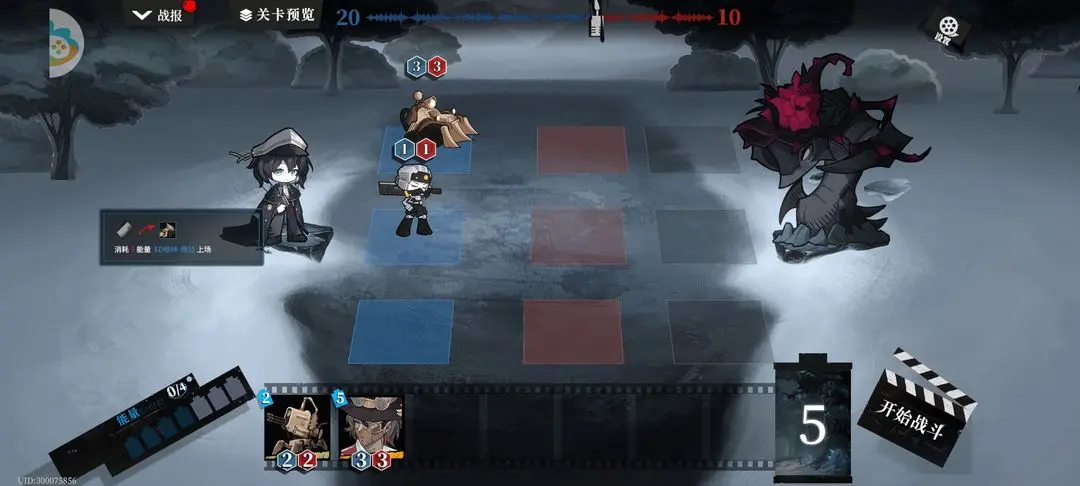Viewport: 1080px width, 486px height.
Task: Choose the empty blue board tile
Action: tap(400, 331)
